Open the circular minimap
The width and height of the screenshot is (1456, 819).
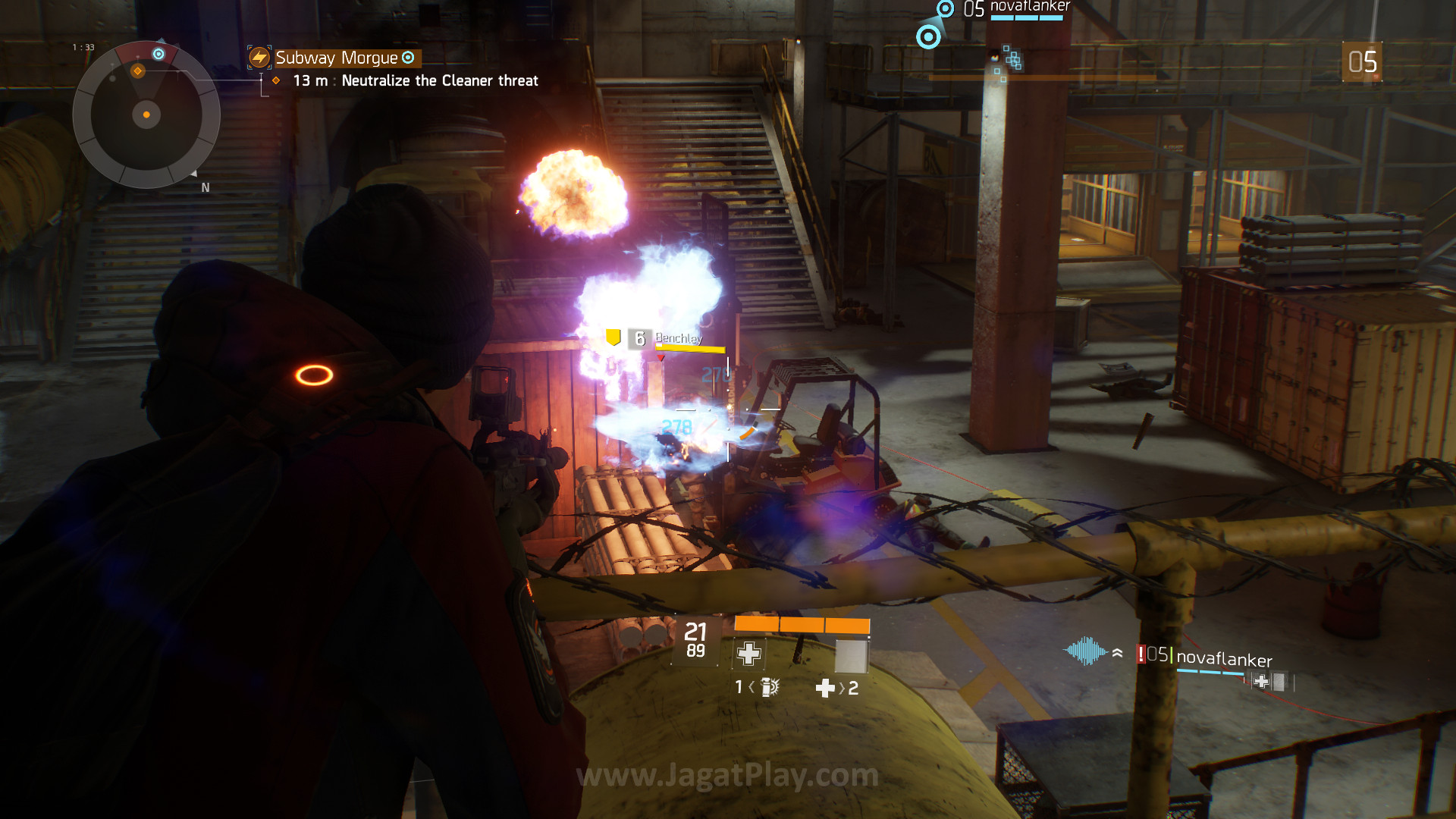146,115
